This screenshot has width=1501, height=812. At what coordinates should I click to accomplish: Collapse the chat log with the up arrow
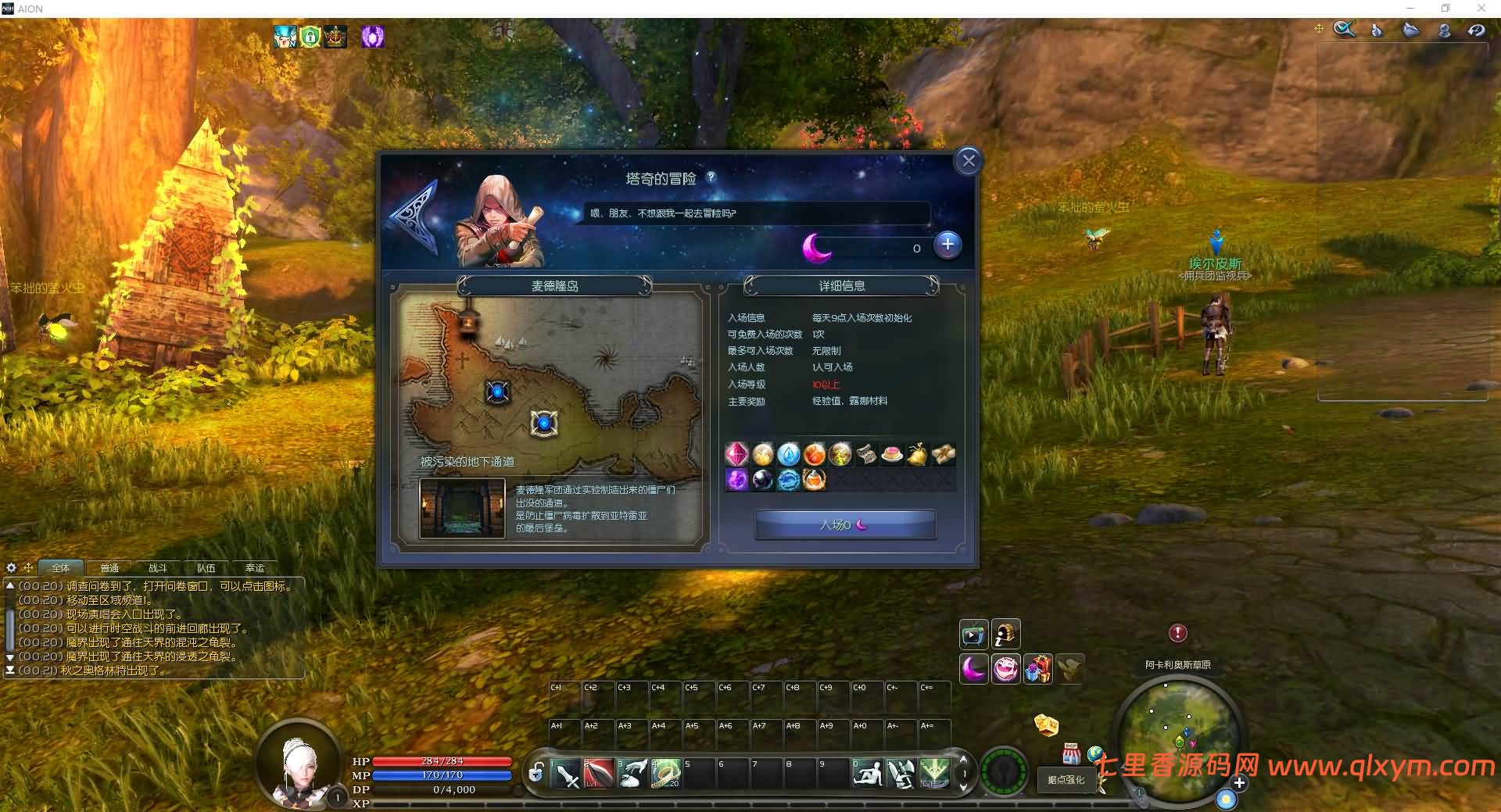(10, 585)
